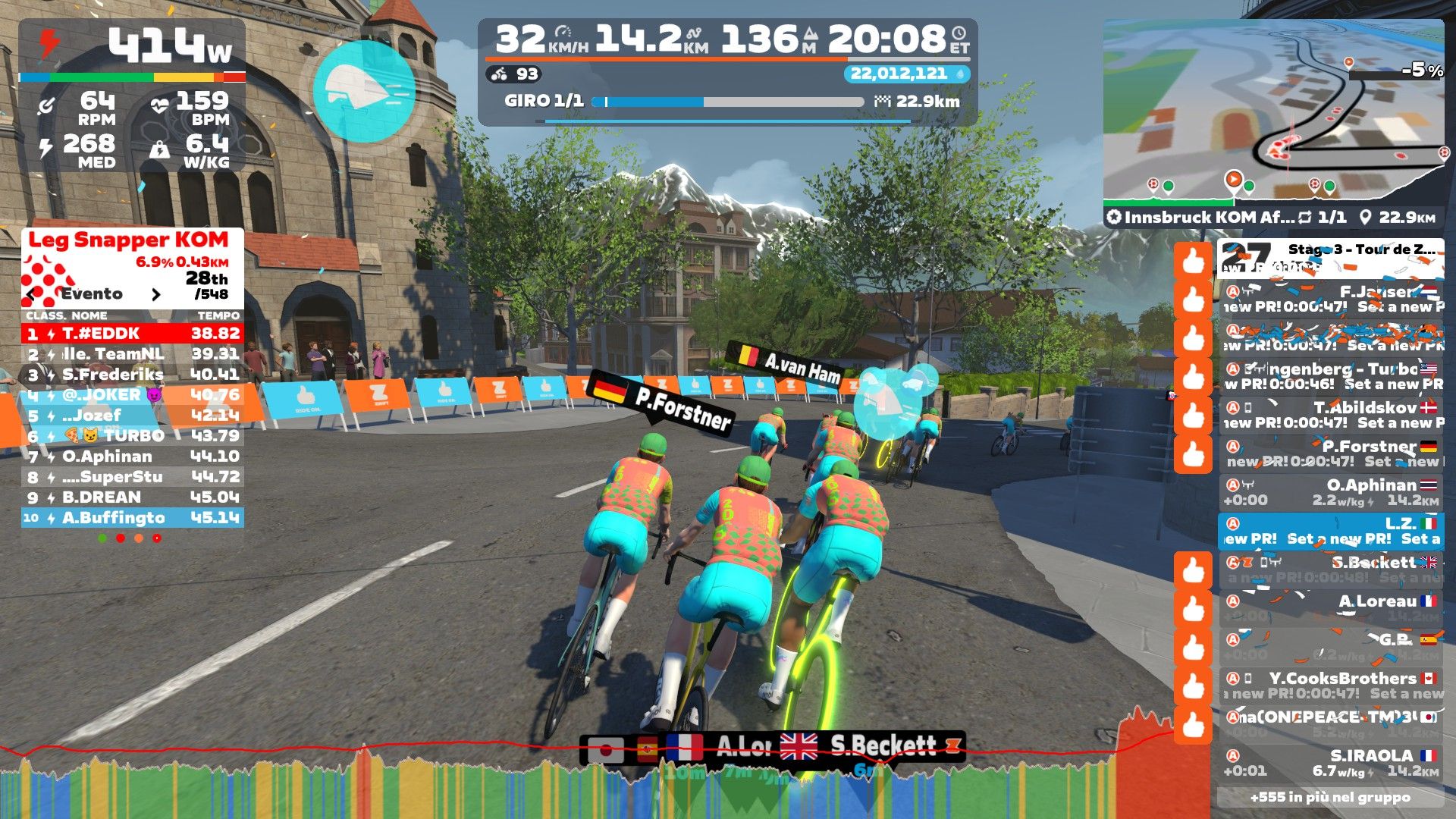Select S.Frederiks leaderboard row
Screen dimensions: 1456x819
click(x=133, y=374)
